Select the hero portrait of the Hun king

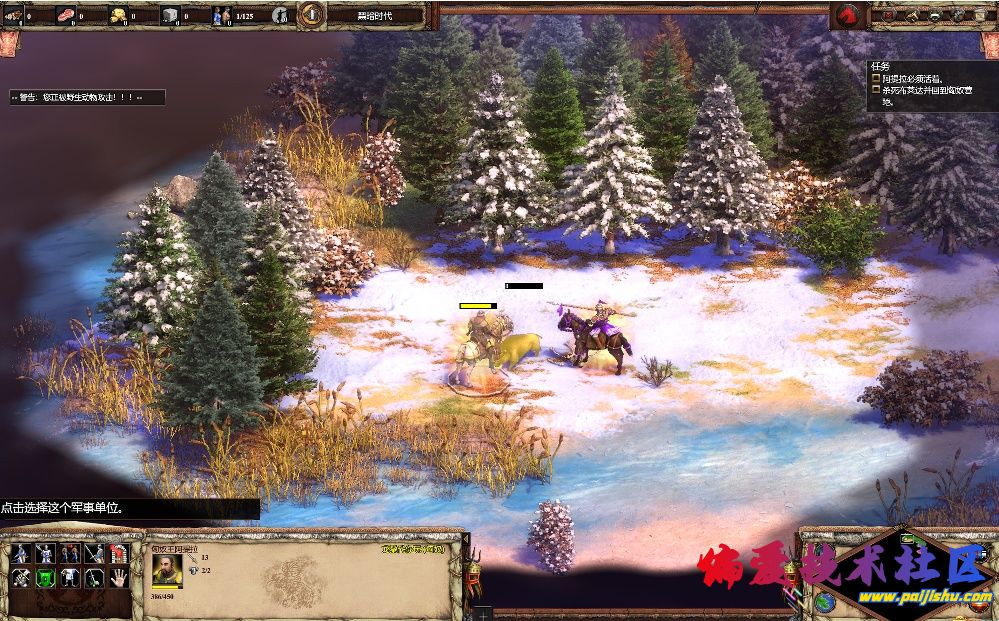pos(167,569)
